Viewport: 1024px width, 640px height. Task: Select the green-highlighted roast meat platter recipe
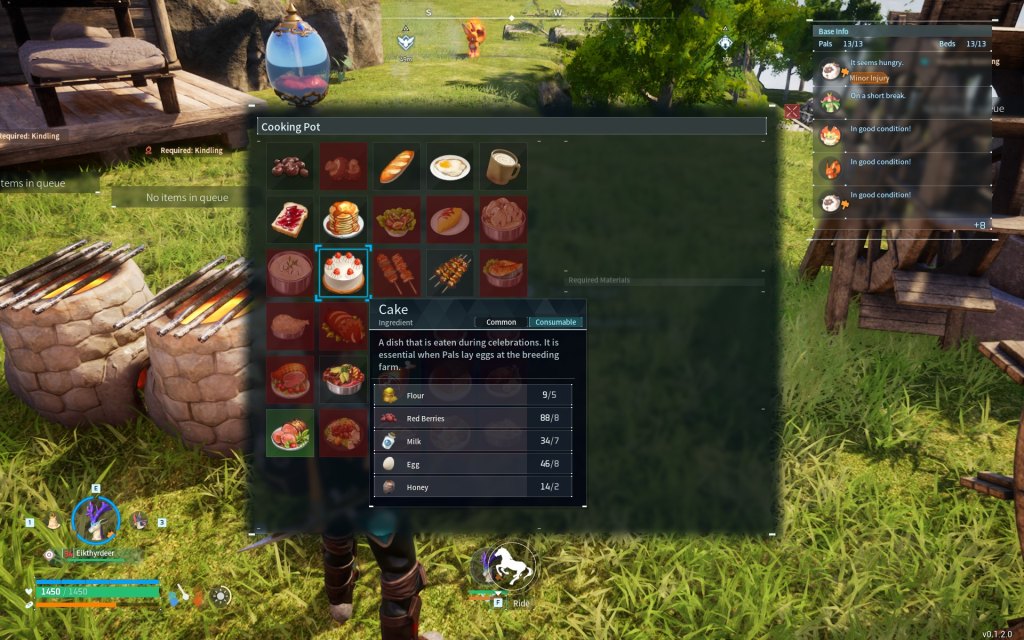(290, 432)
